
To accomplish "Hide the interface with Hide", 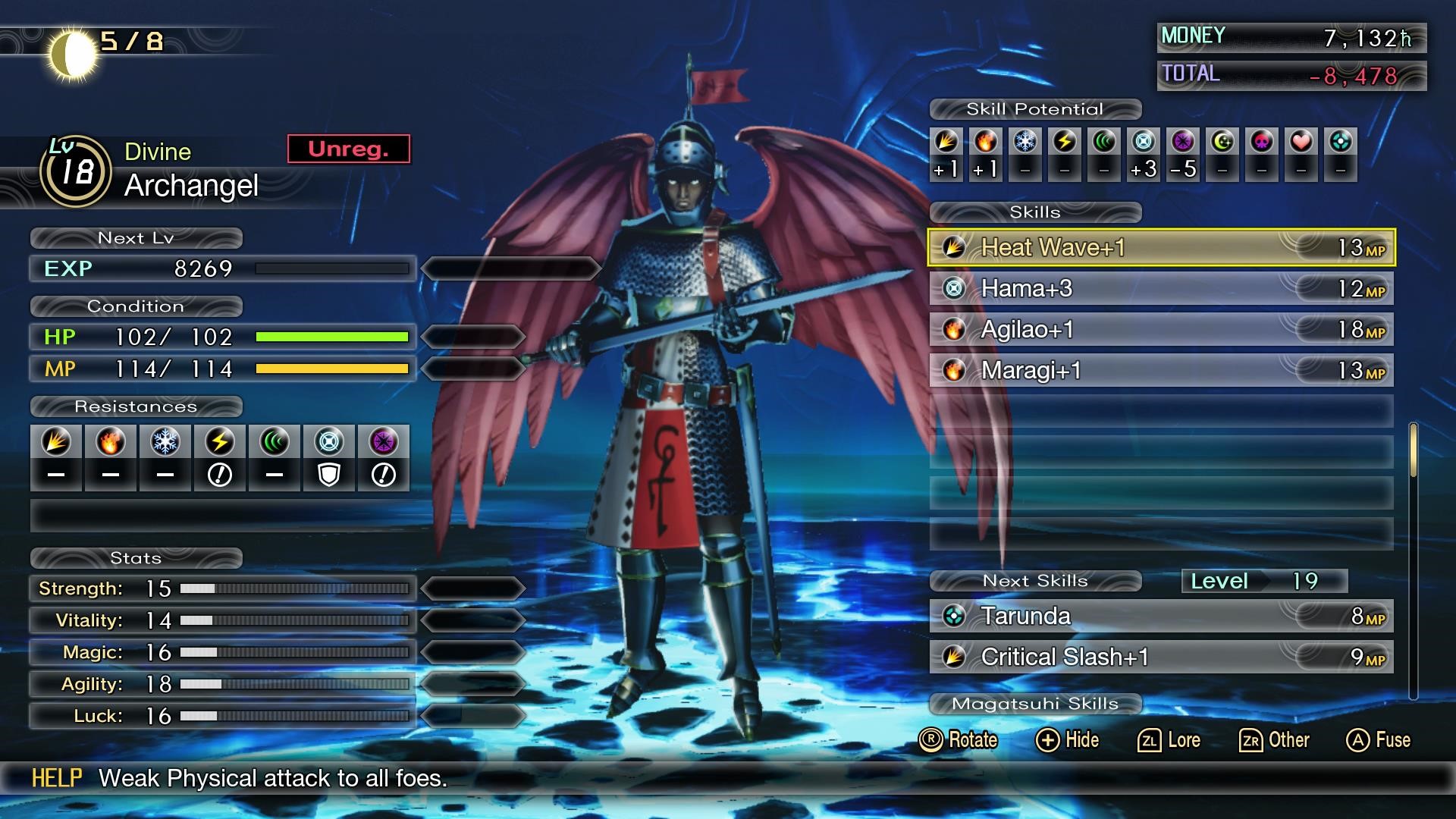I will click(x=1067, y=740).
